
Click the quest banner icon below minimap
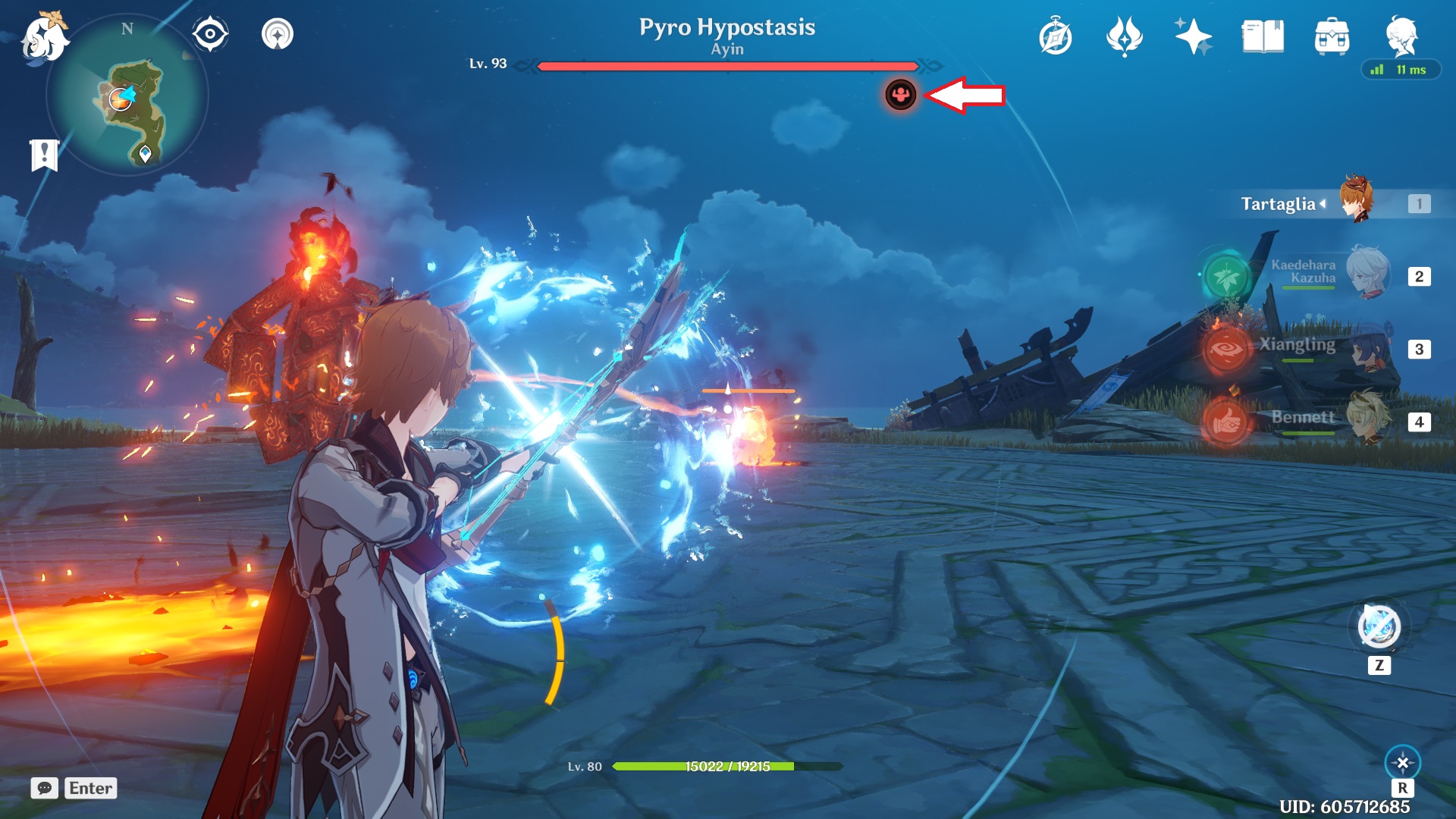click(43, 154)
